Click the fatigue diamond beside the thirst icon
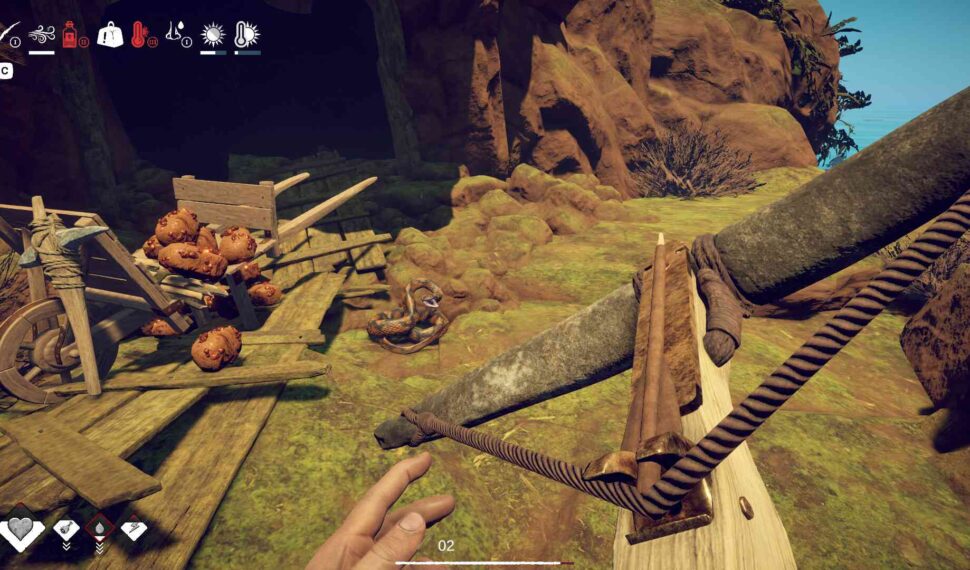This screenshot has width=970, height=570. pyautogui.click(x=134, y=527)
